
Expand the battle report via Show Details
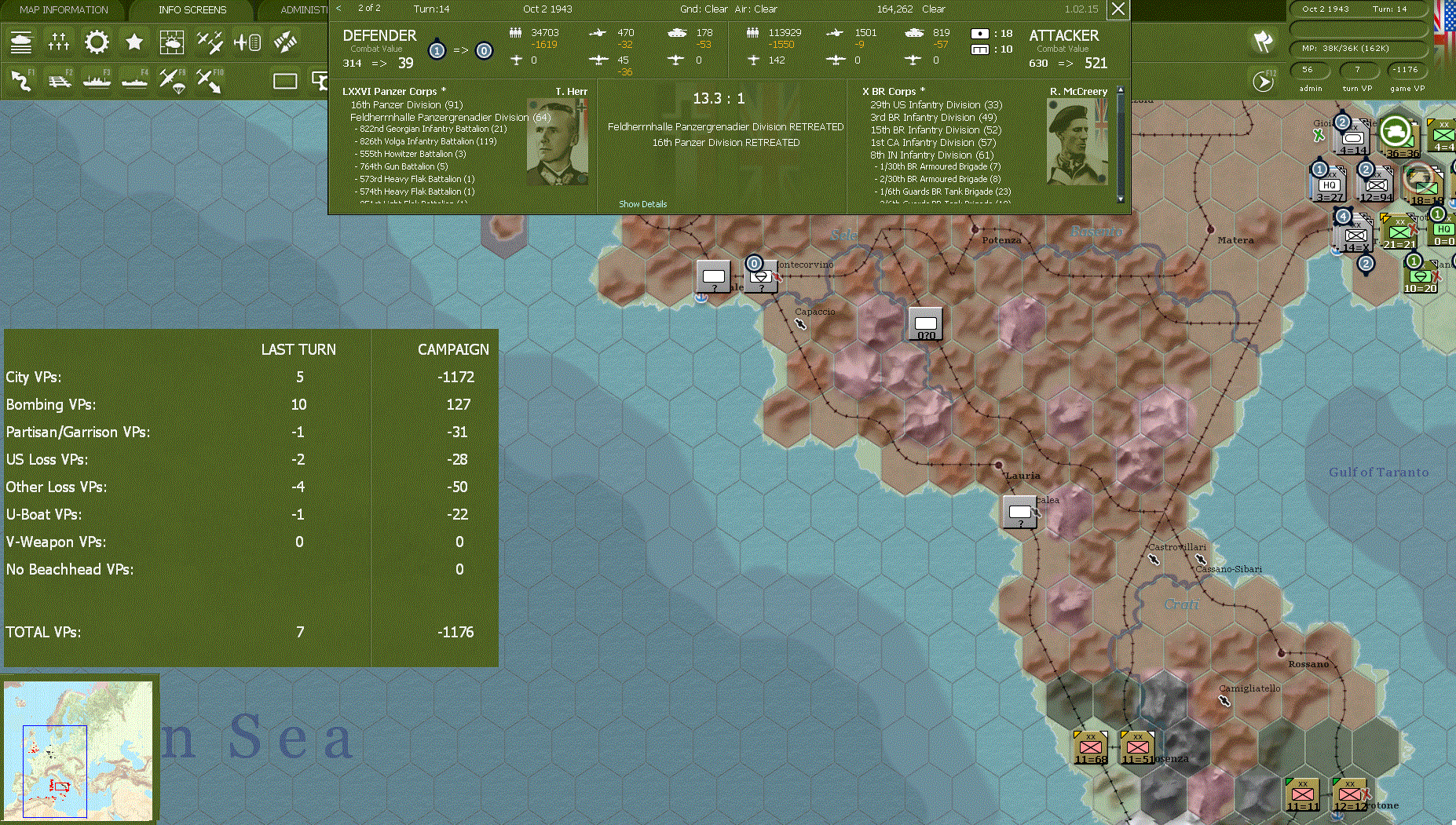(x=642, y=203)
